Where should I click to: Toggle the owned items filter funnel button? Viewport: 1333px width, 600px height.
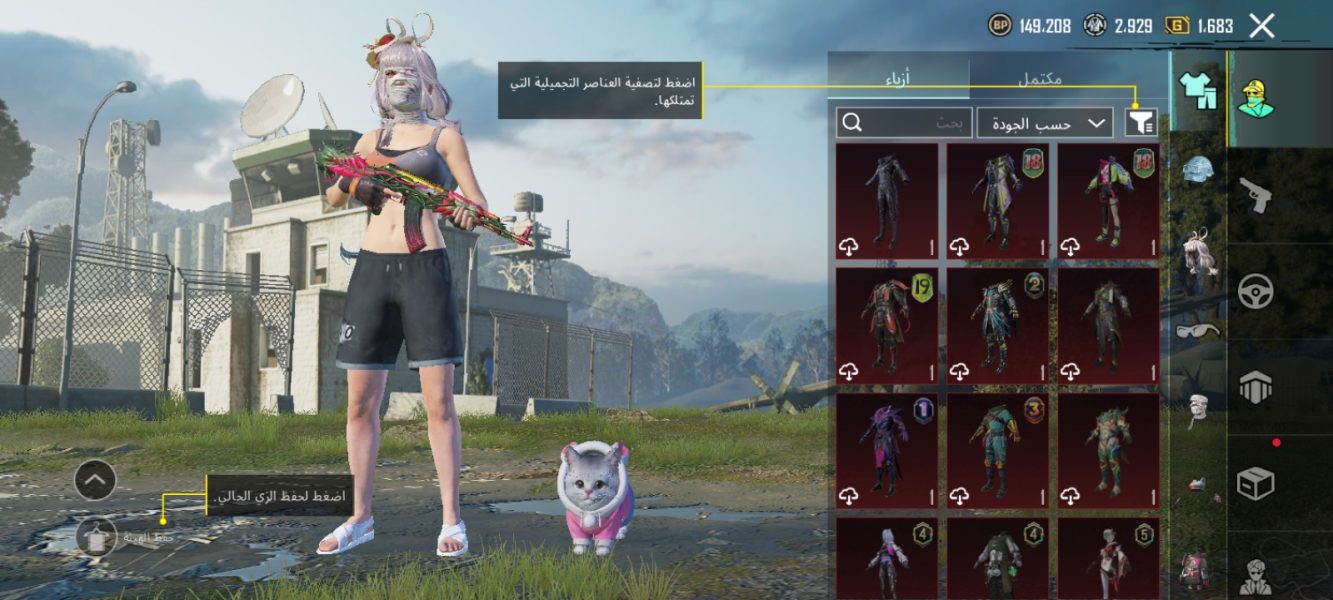(1141, 122)
